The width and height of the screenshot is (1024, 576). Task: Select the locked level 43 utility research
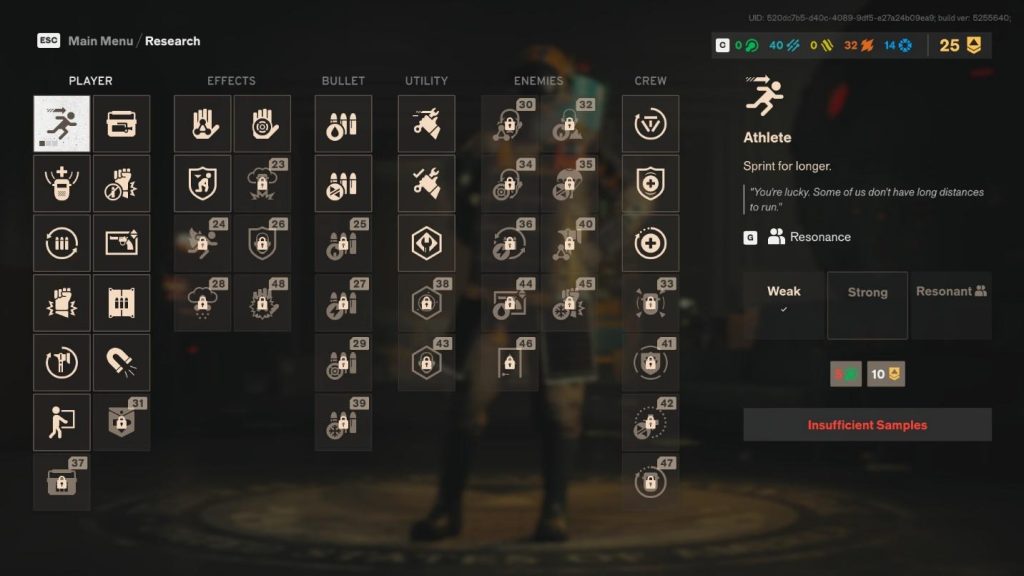[x=426, y=362]
